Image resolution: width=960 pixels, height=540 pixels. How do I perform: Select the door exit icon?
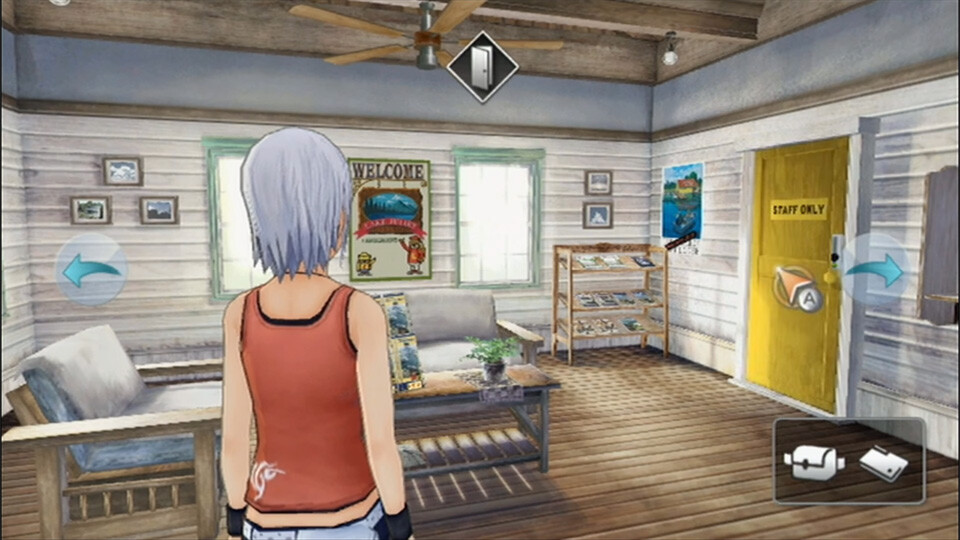pos(482,65)
